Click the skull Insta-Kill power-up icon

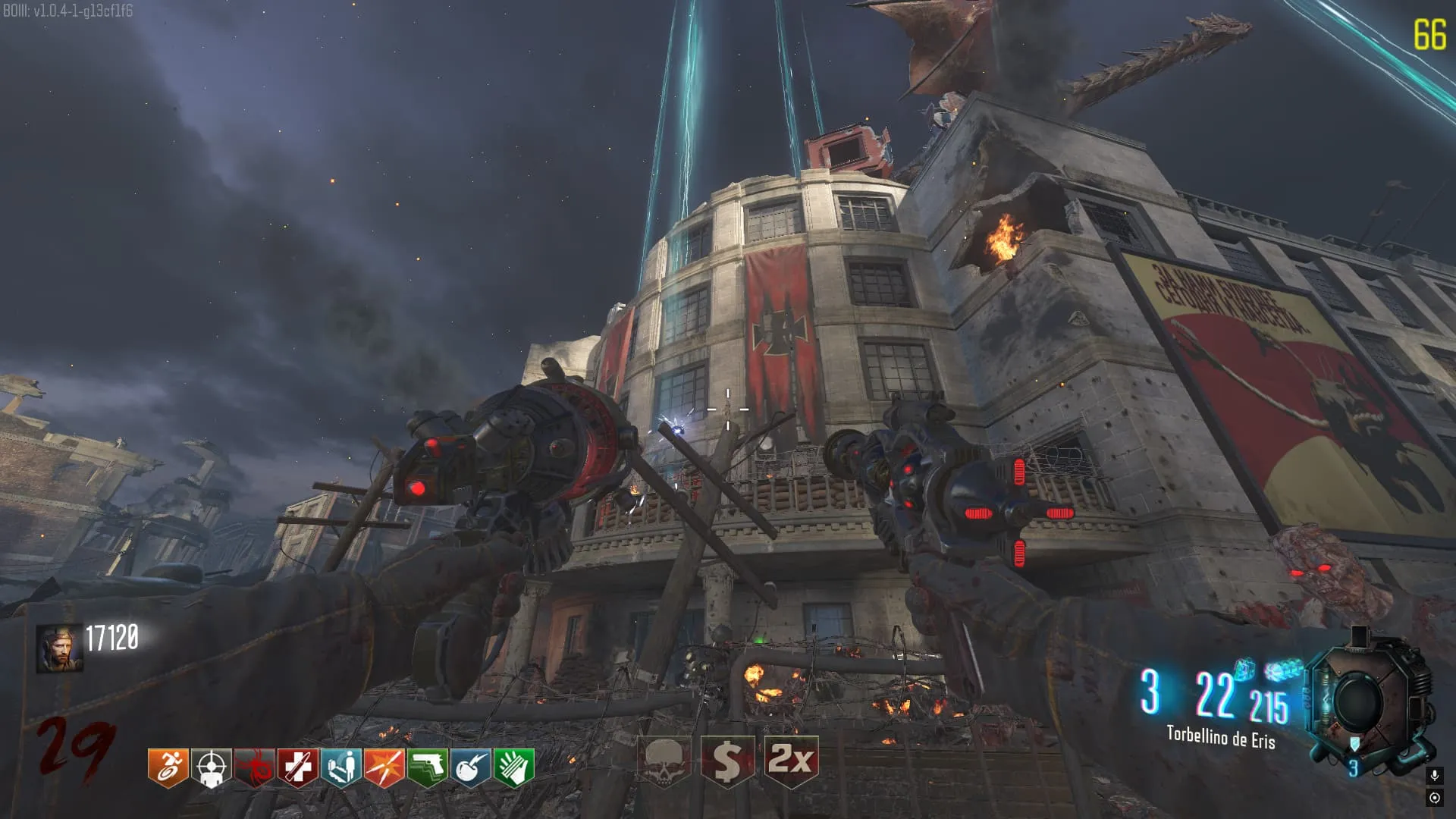[664, 761]
